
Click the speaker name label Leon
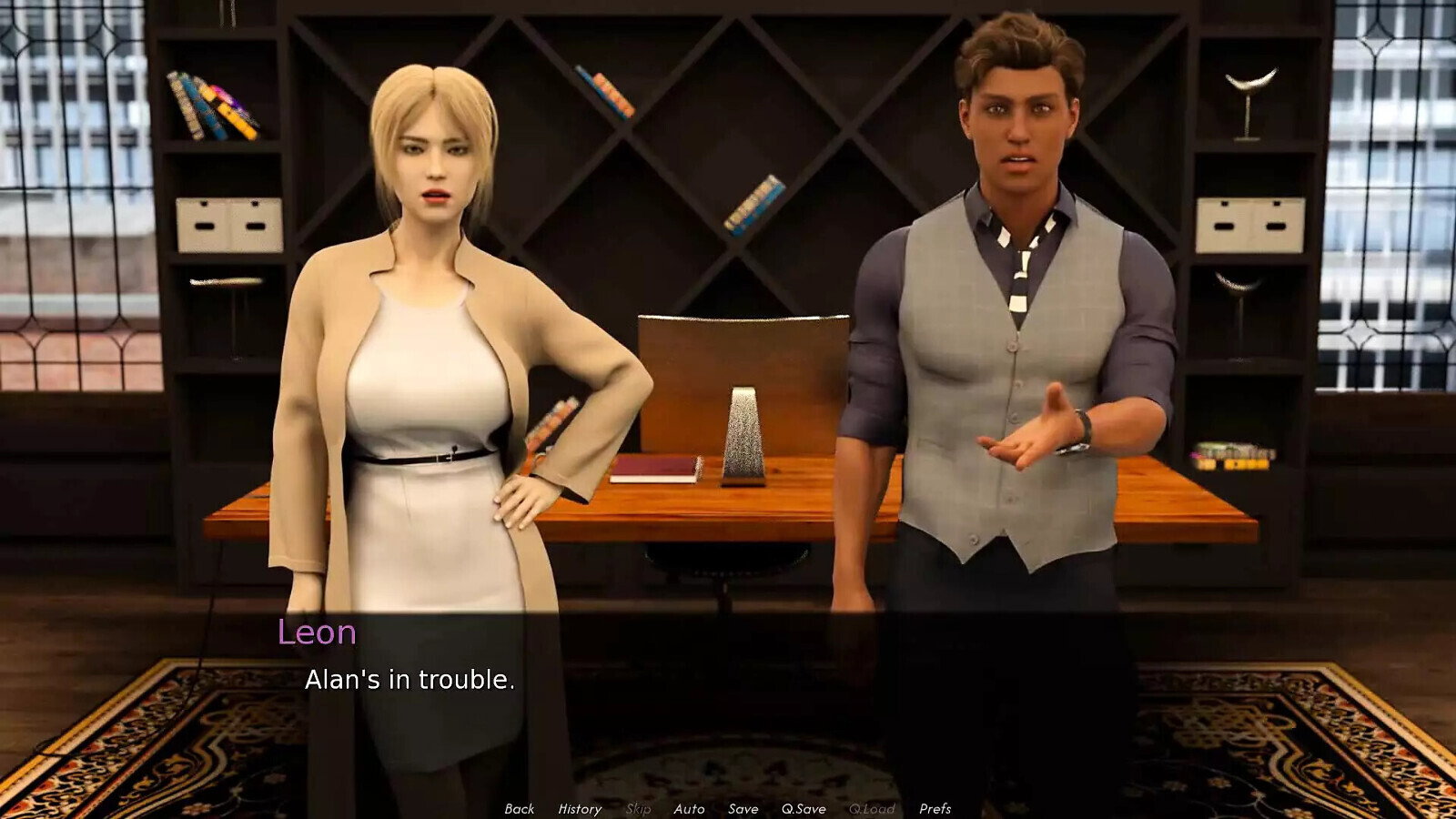click(316, 632)
